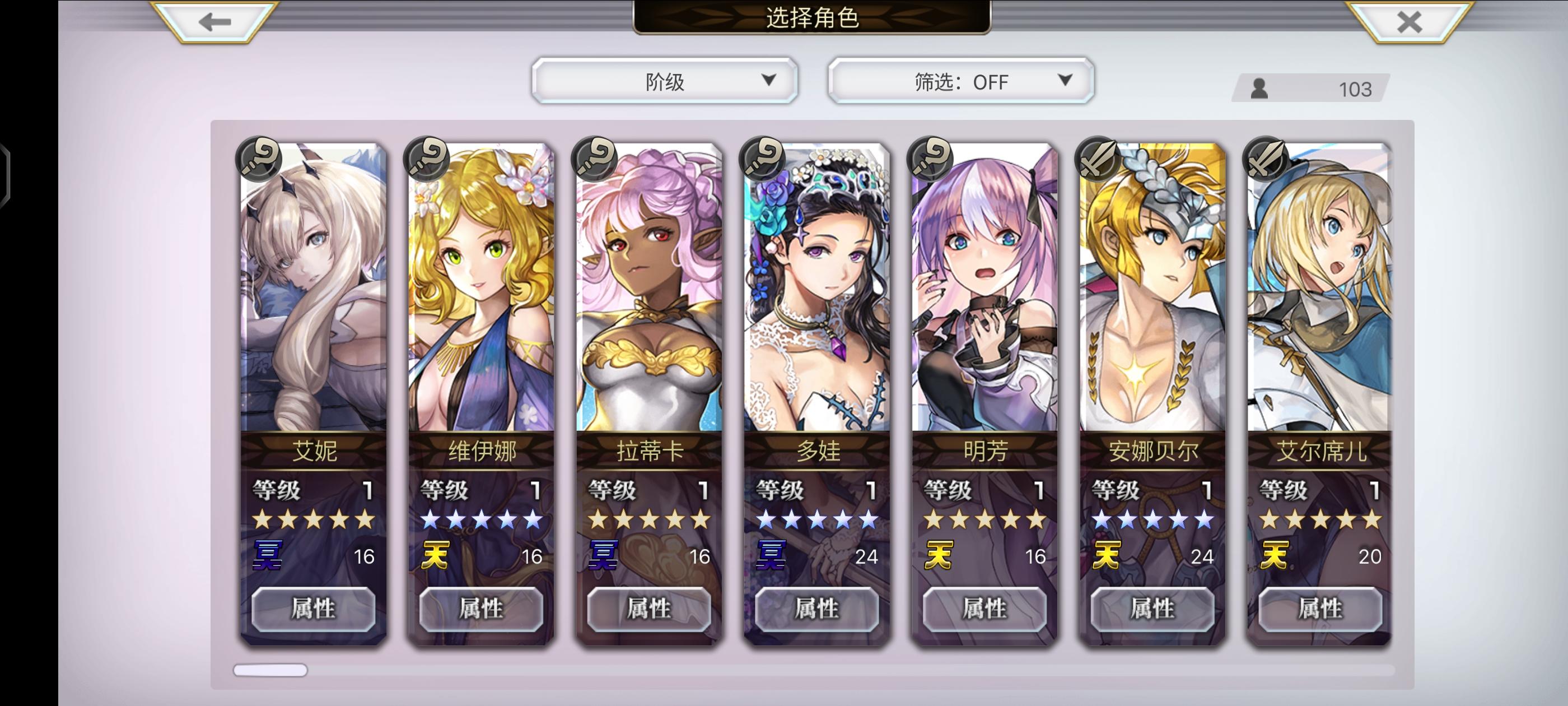This screenshot has height=706, width=1568.
Task: Open 属性 attributes for 艾妮
Action: pos(314,608)
